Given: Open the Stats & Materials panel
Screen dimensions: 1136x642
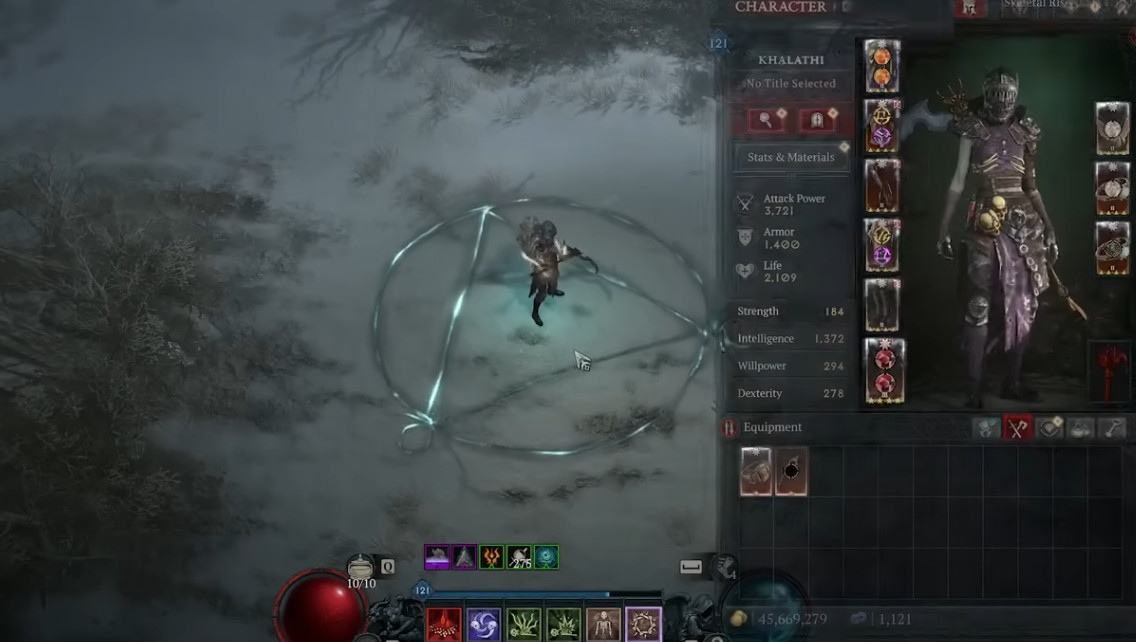Looking at the screenshot, I should [x=791, y=157].
